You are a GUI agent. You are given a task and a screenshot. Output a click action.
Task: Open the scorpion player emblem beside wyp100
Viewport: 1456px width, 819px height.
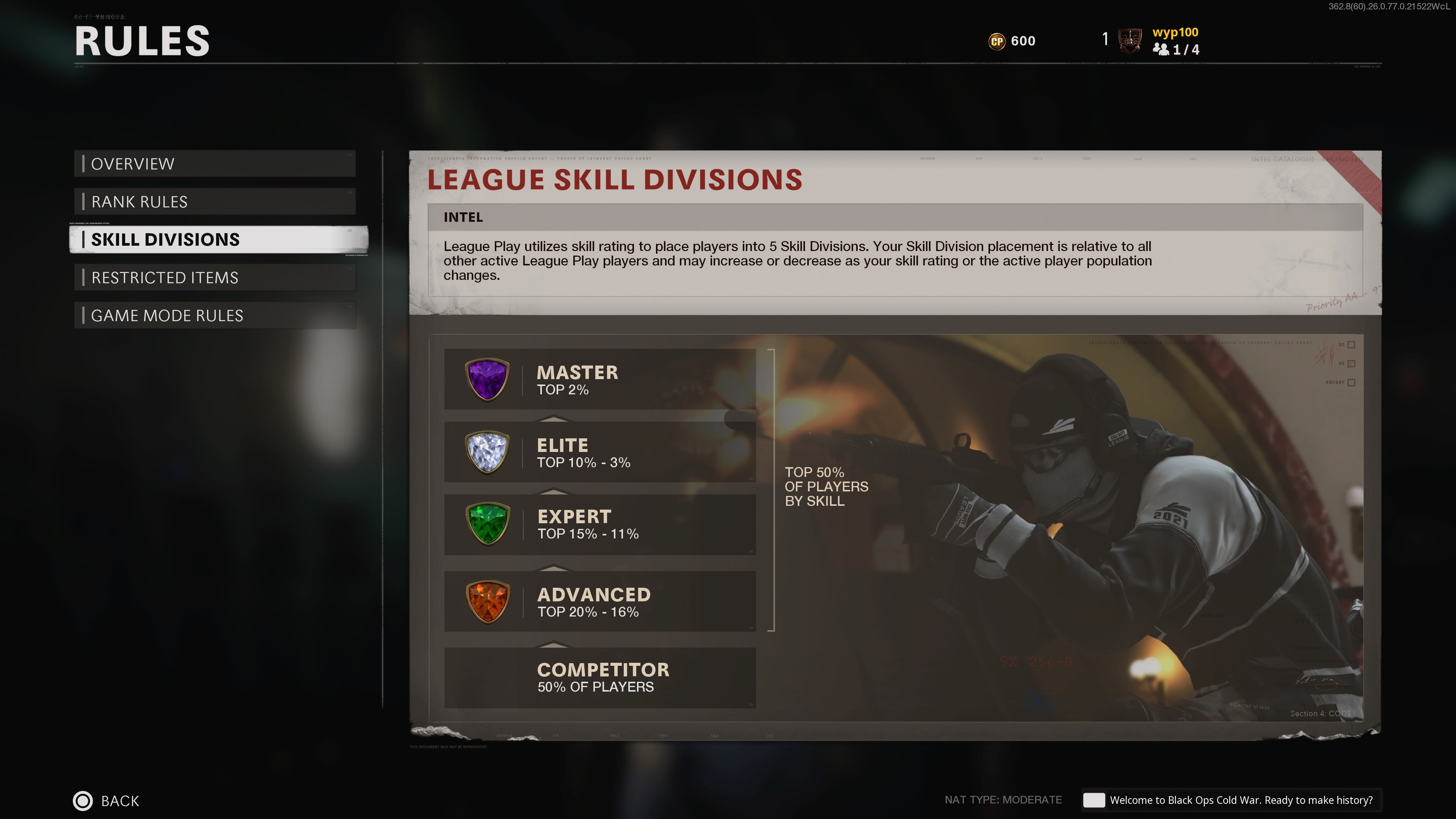point(1130,41)
